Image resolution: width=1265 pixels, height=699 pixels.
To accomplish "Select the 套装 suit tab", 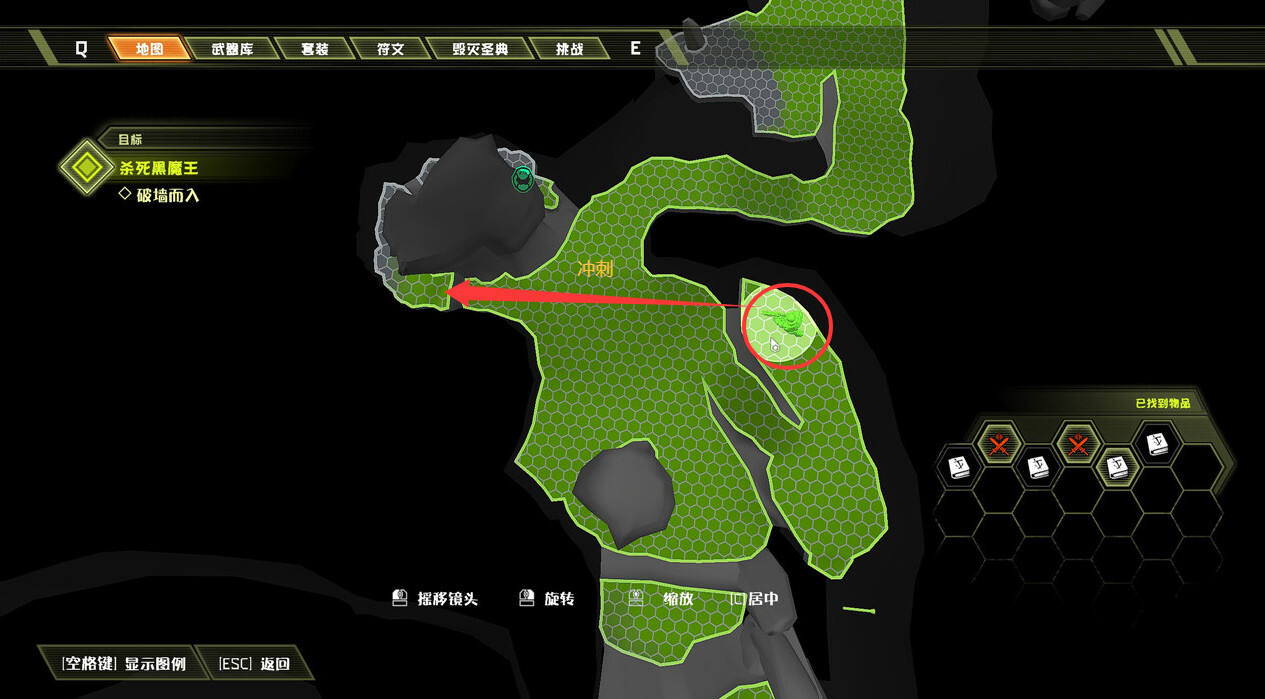I will pyautogui.click(x=314, y=48).
